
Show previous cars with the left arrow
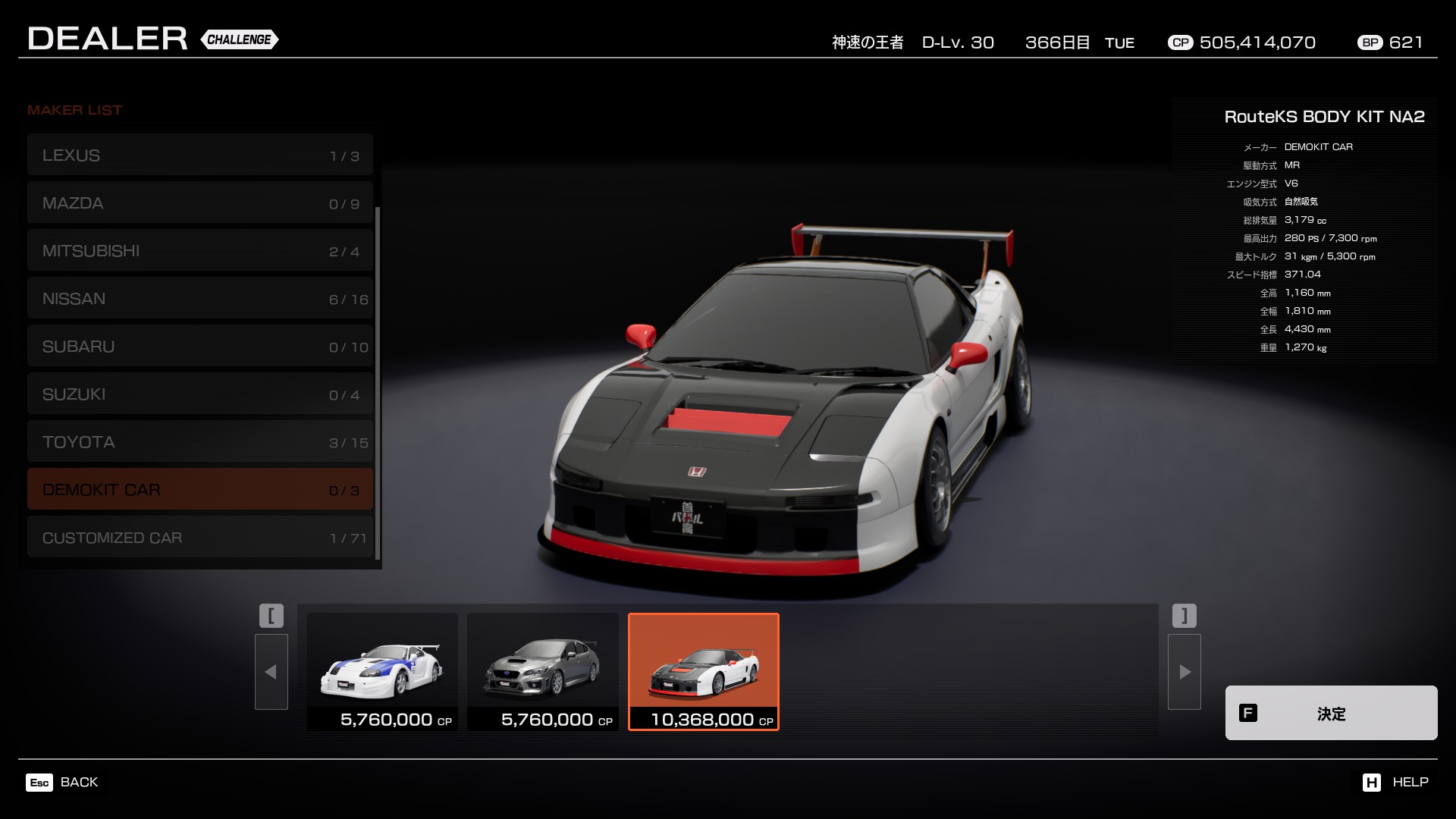(271, 672)
